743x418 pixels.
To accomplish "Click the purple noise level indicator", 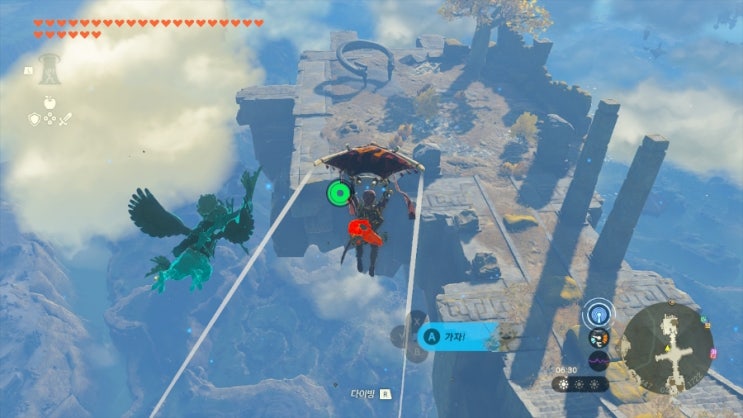I will (599, 361).
